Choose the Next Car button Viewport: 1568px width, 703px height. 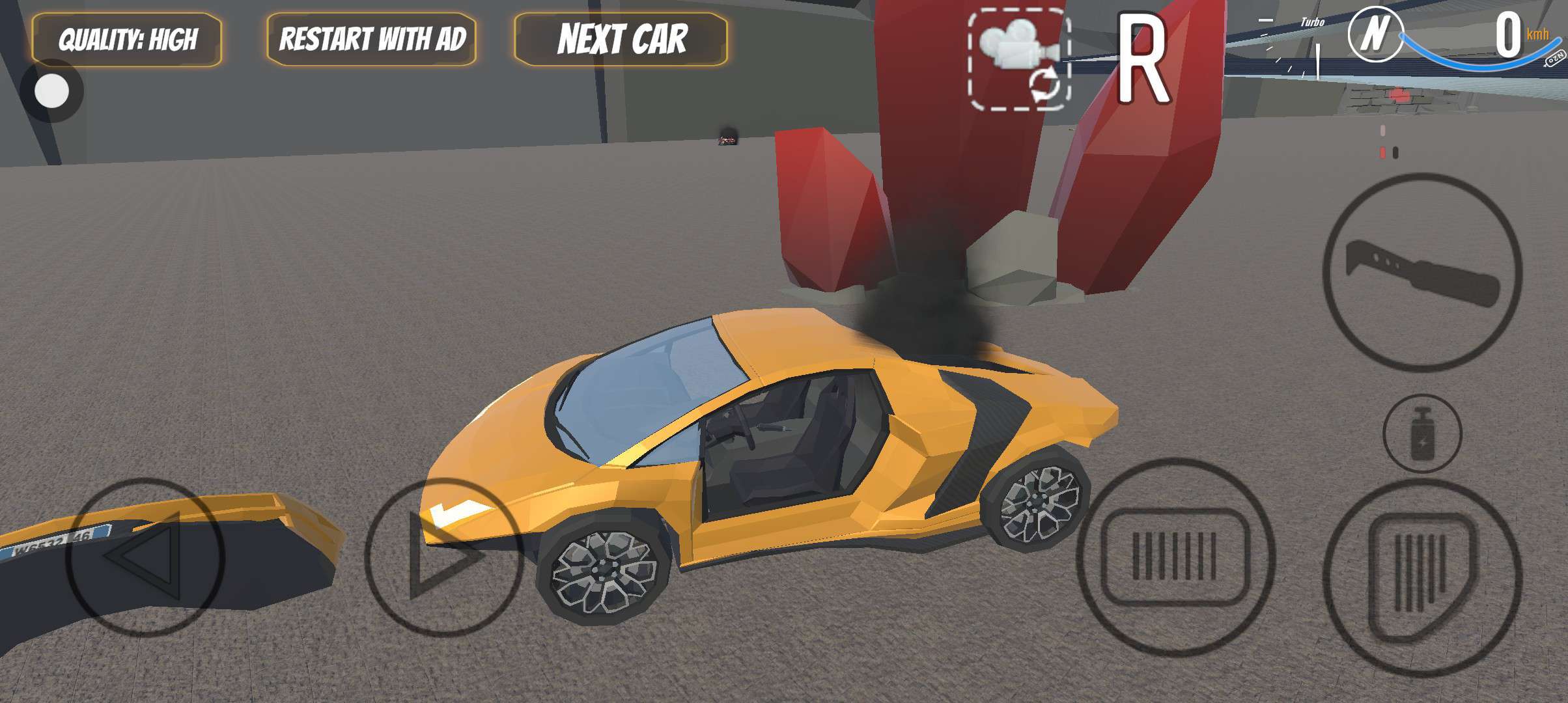621,39
